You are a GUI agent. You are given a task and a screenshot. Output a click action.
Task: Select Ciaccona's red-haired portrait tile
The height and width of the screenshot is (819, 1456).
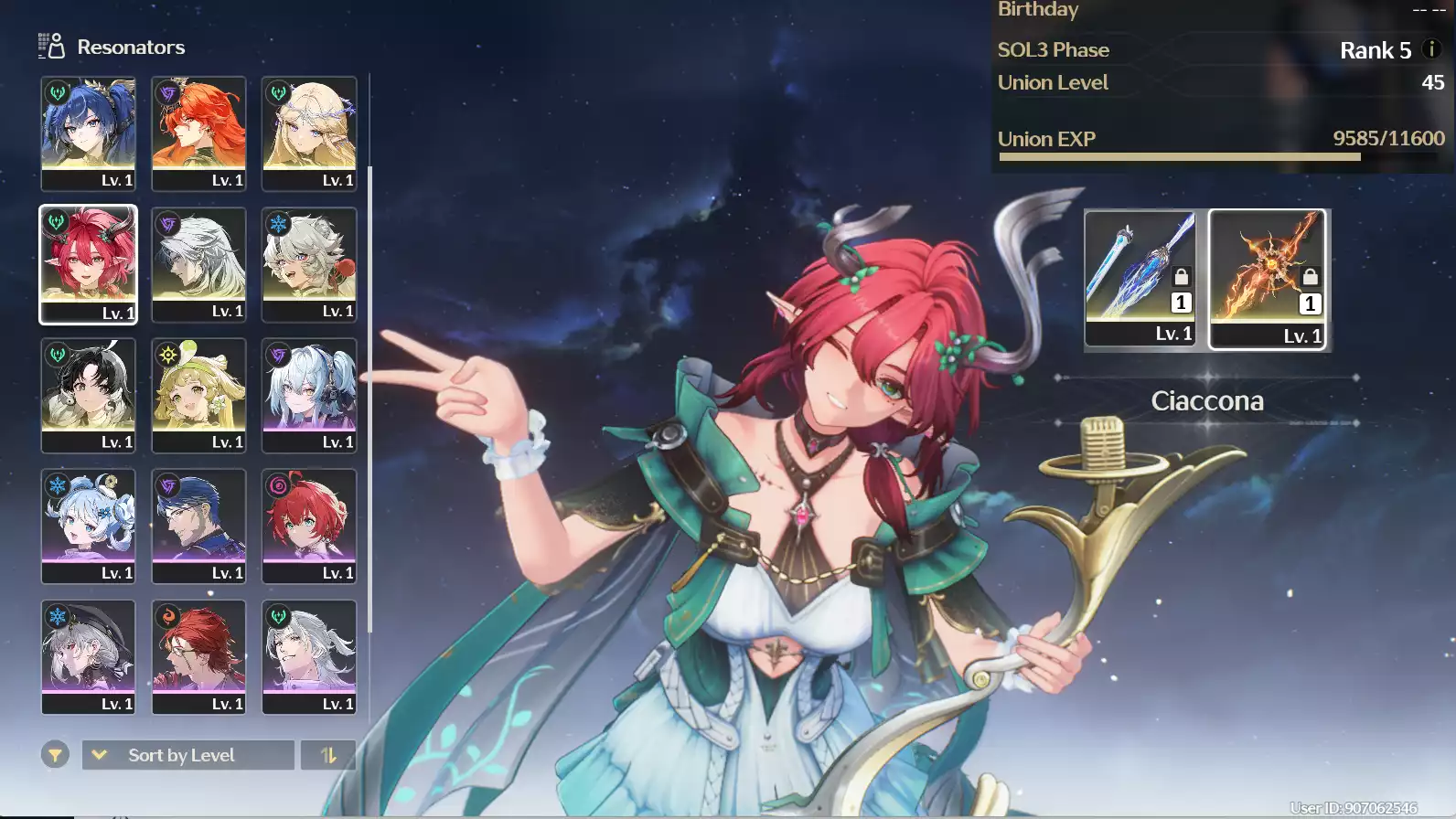(88, 264)
